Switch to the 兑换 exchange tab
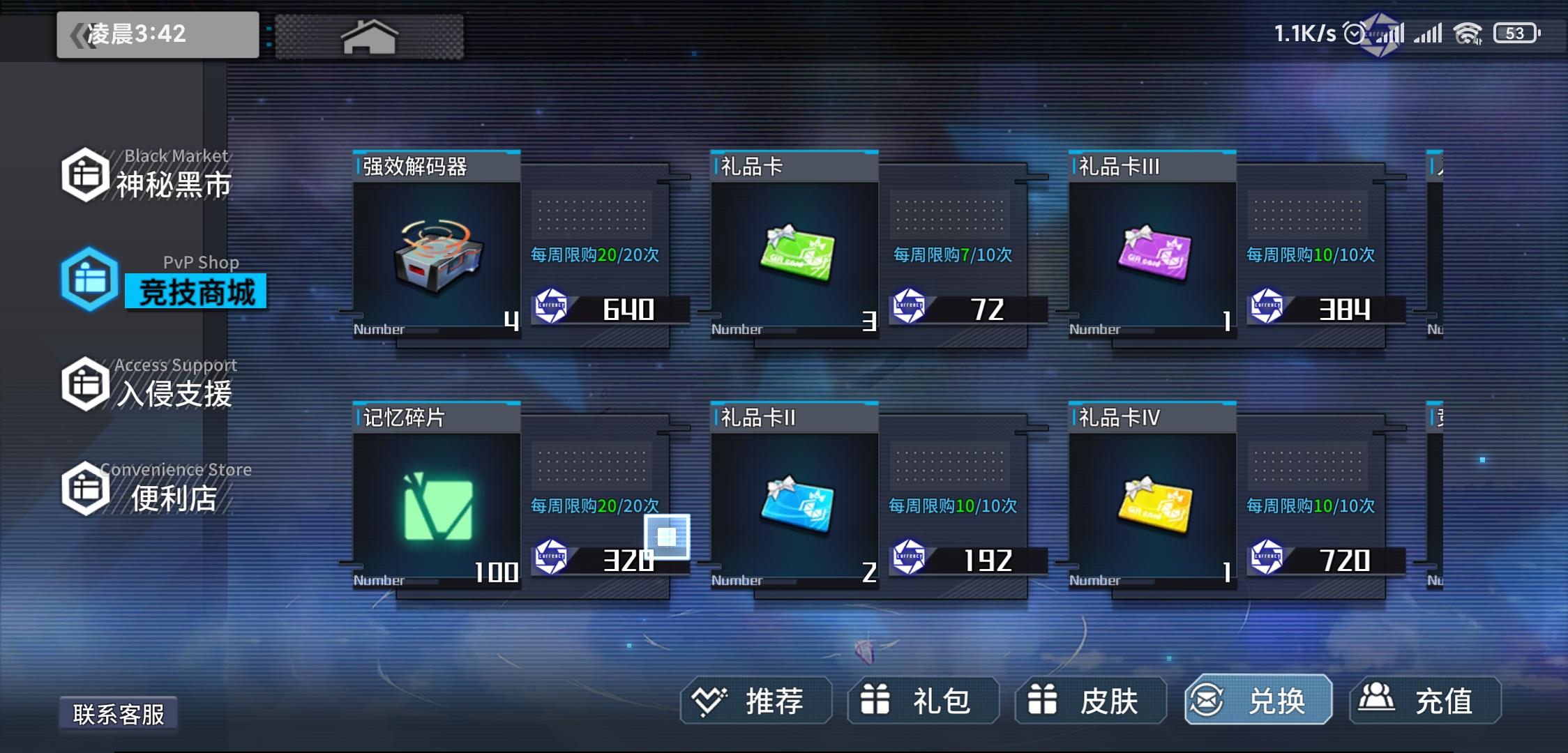1568x753 pixels. (x=1256, y=701)
